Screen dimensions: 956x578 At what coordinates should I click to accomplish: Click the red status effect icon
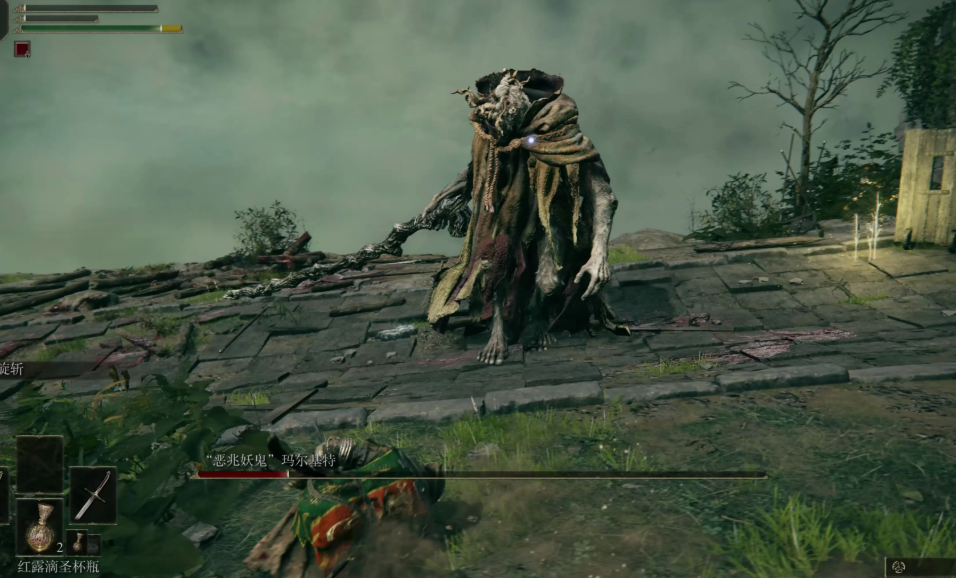pyautogui.click(x=22, y=48)
